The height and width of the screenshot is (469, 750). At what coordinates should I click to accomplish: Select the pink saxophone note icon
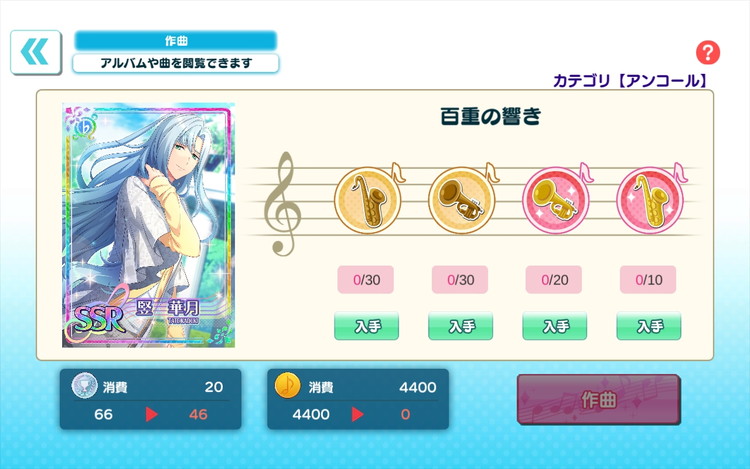(648, 199)
